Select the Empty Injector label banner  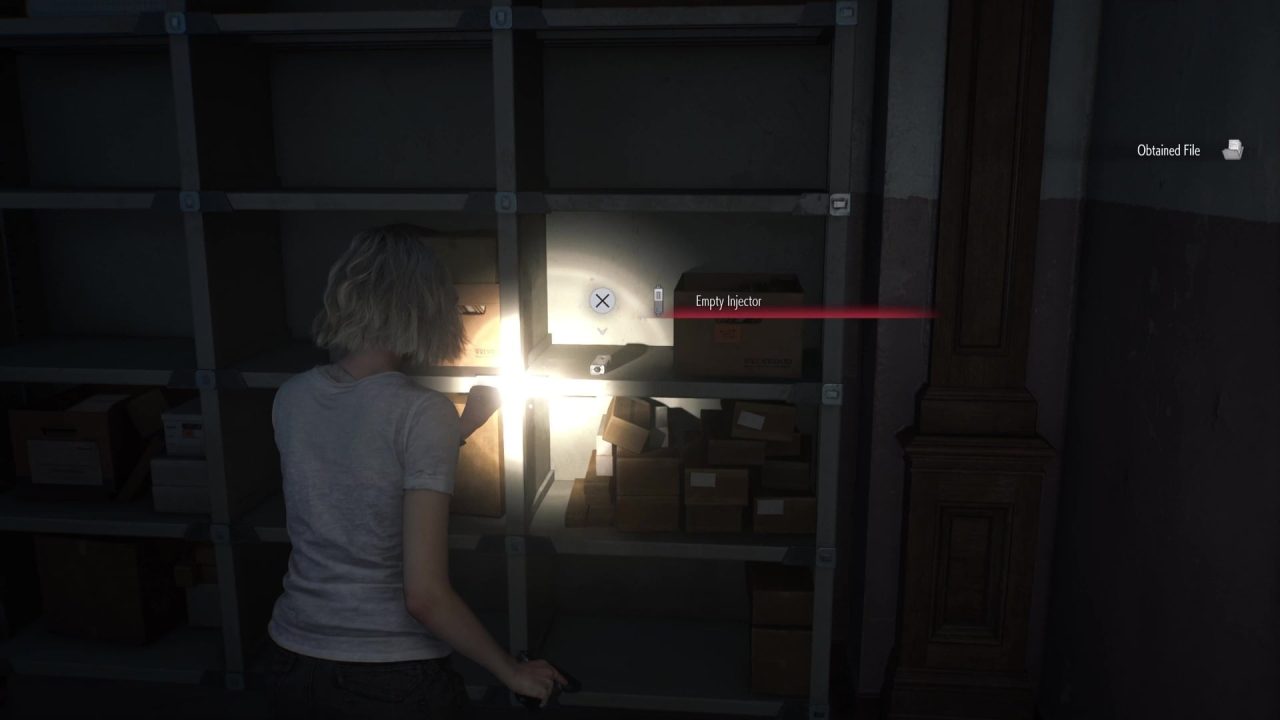pos(729,301)
